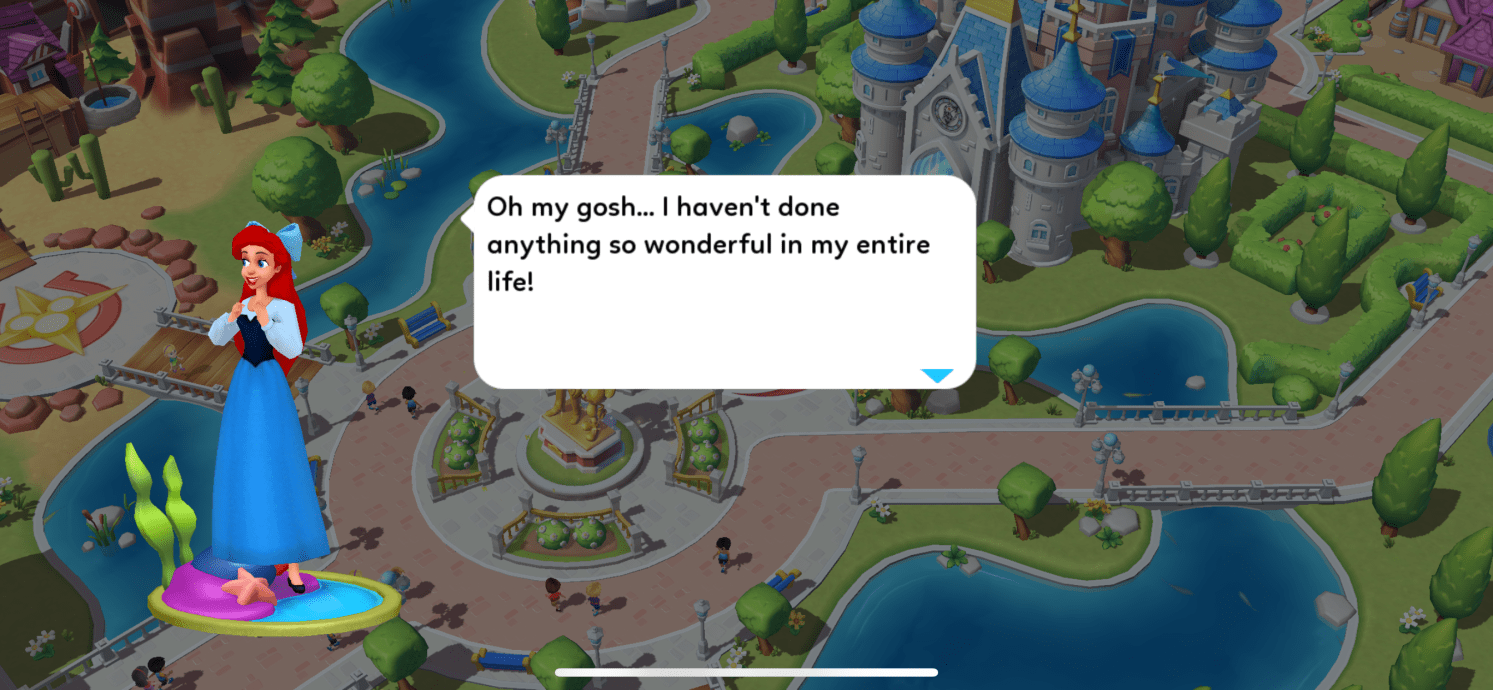
Task: Tap the blue arrow to continue dialogue
Action: pyautogui.click(x=937, y=376)
